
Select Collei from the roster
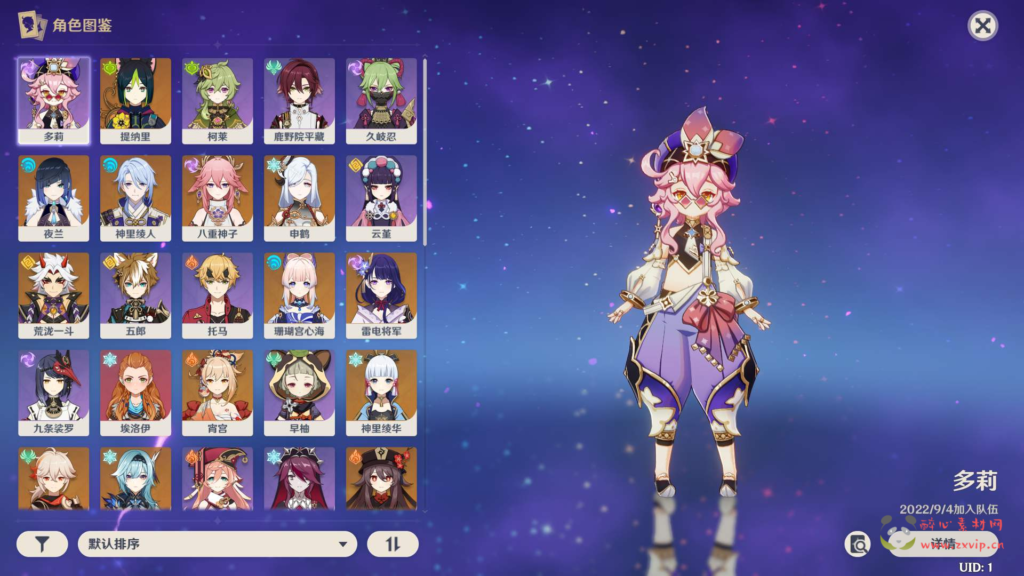click(x=218, y=98)
